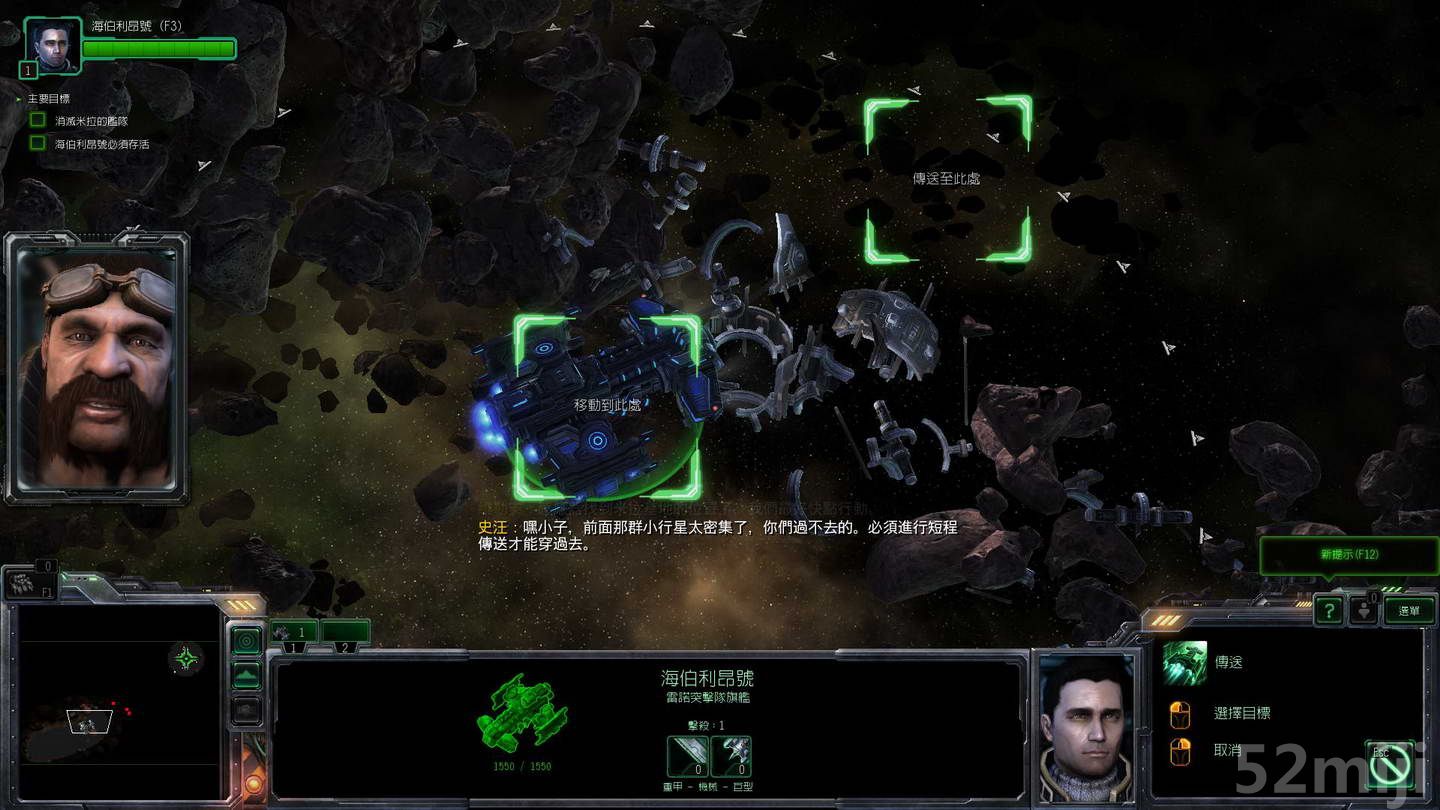The height and width of the screenshot is (810, 1440).
Task: Click the 選擇目標 left-click mouse icon
Action: [1181, 713]
